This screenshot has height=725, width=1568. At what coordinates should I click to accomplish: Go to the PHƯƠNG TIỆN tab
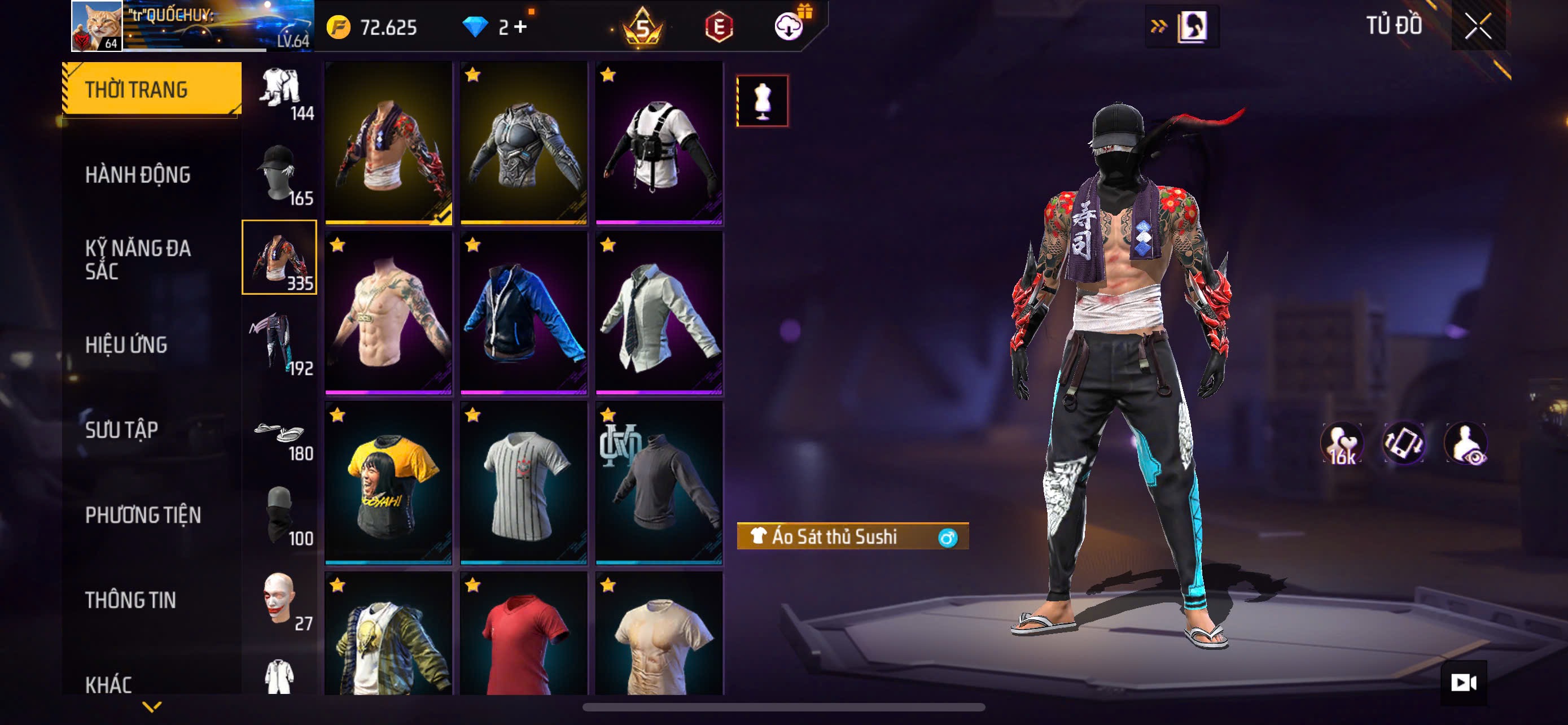142,516
